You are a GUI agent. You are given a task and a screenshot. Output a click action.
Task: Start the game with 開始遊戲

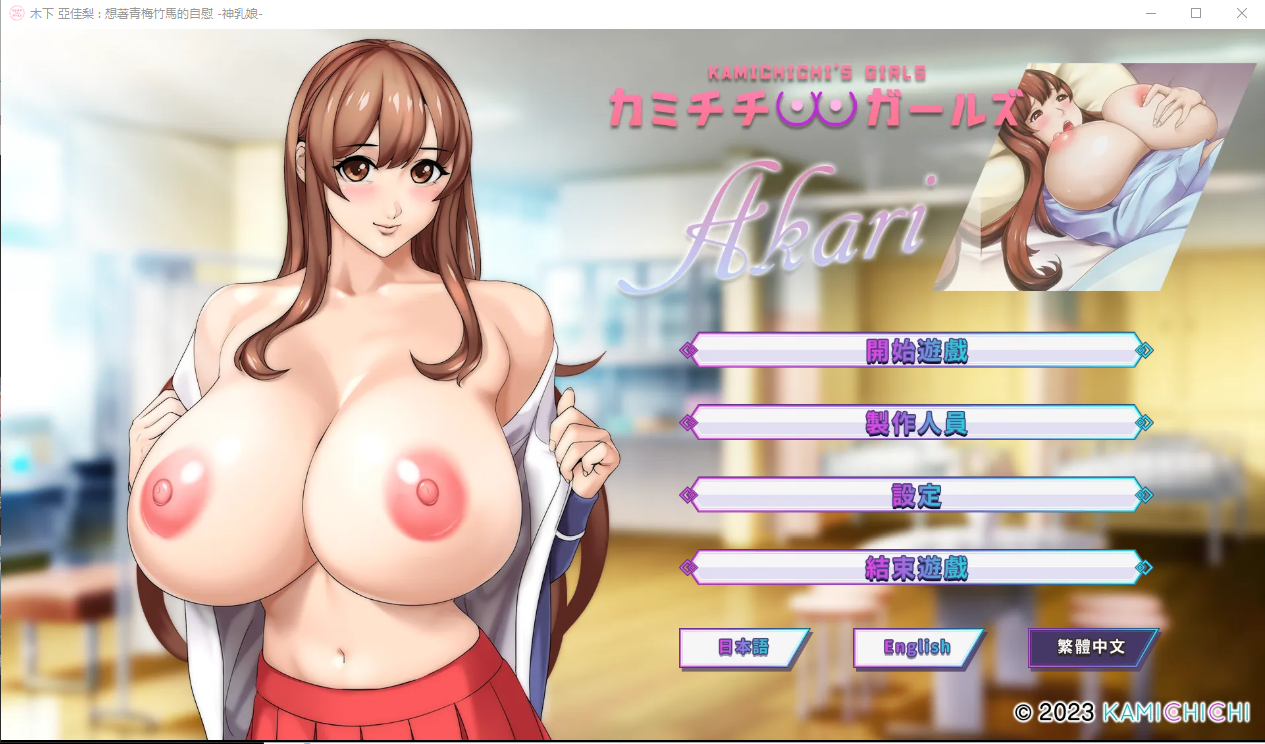point(916,351)
